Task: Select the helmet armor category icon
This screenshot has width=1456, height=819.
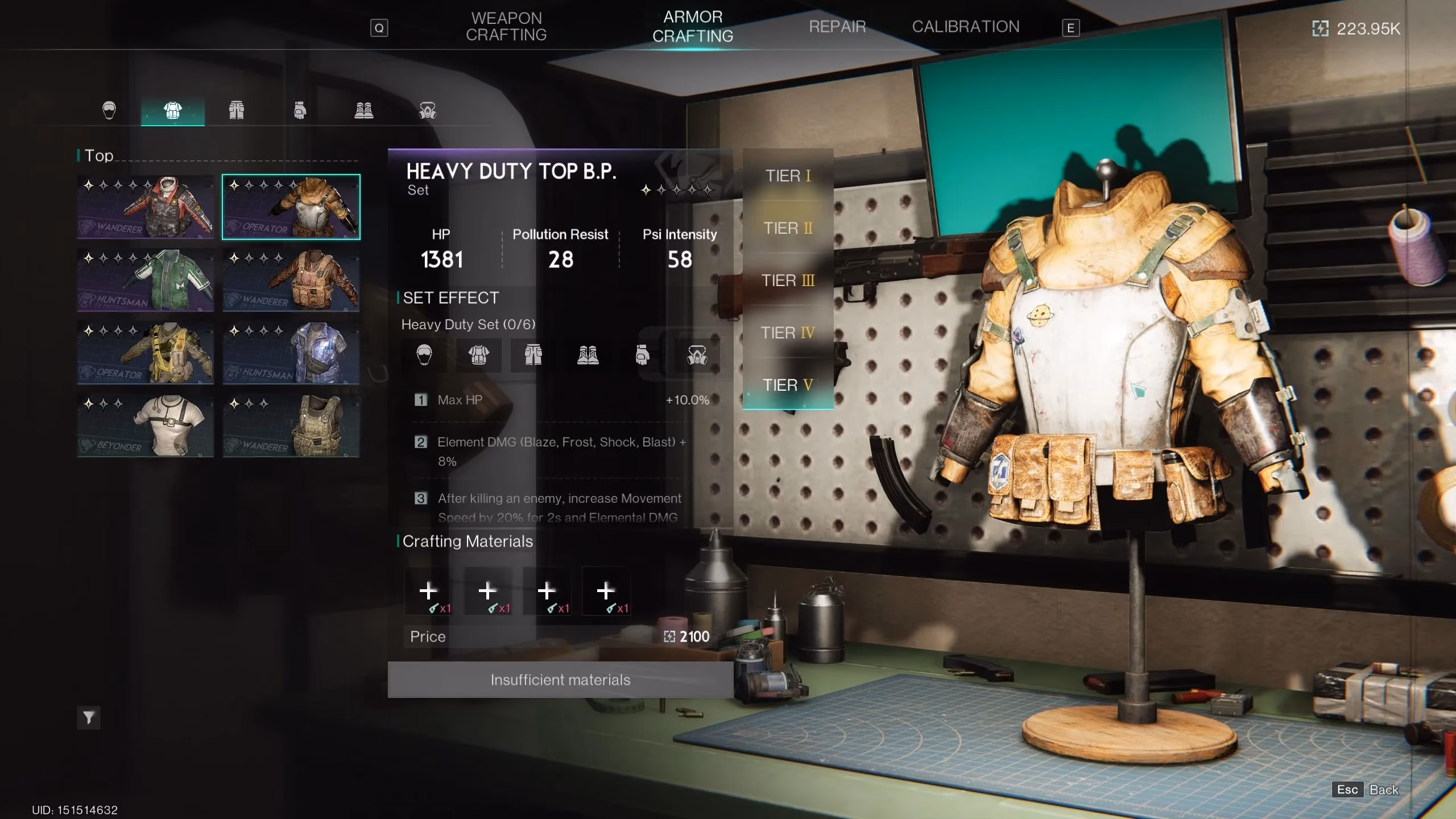Action: (109, 110)
